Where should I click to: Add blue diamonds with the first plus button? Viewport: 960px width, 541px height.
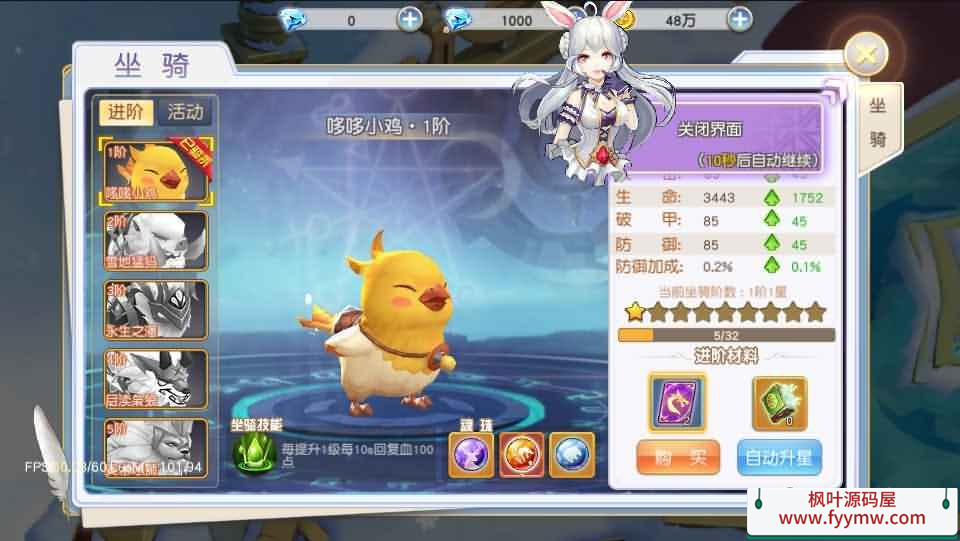tap(410, 19)
